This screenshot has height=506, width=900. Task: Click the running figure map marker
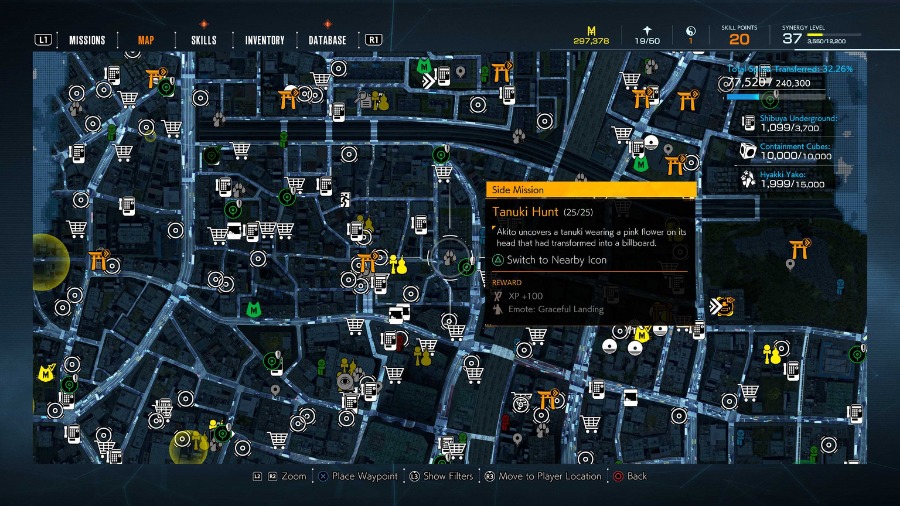(x=346, y=198)
